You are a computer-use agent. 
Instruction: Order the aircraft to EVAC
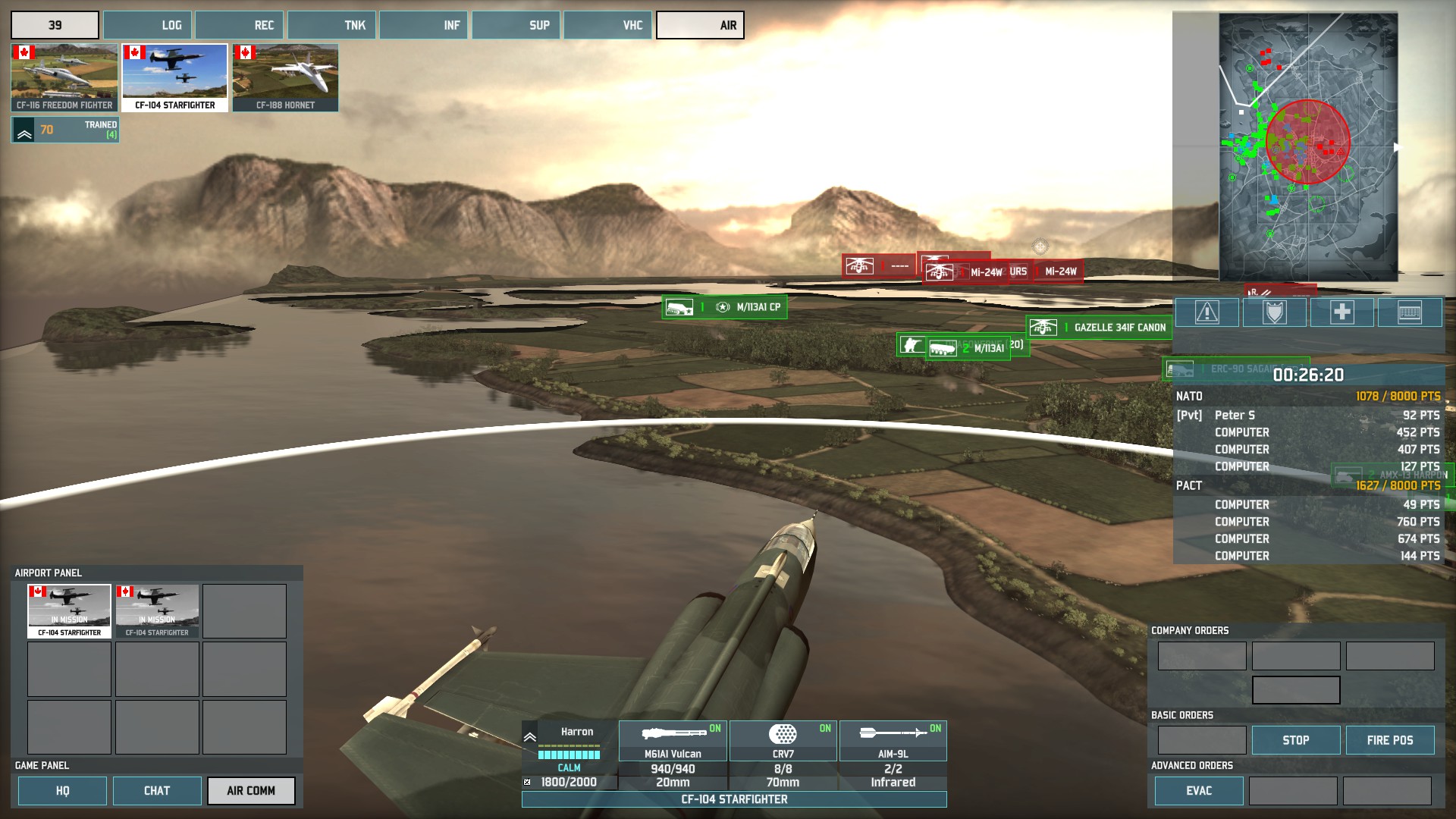click(1198, 790)
